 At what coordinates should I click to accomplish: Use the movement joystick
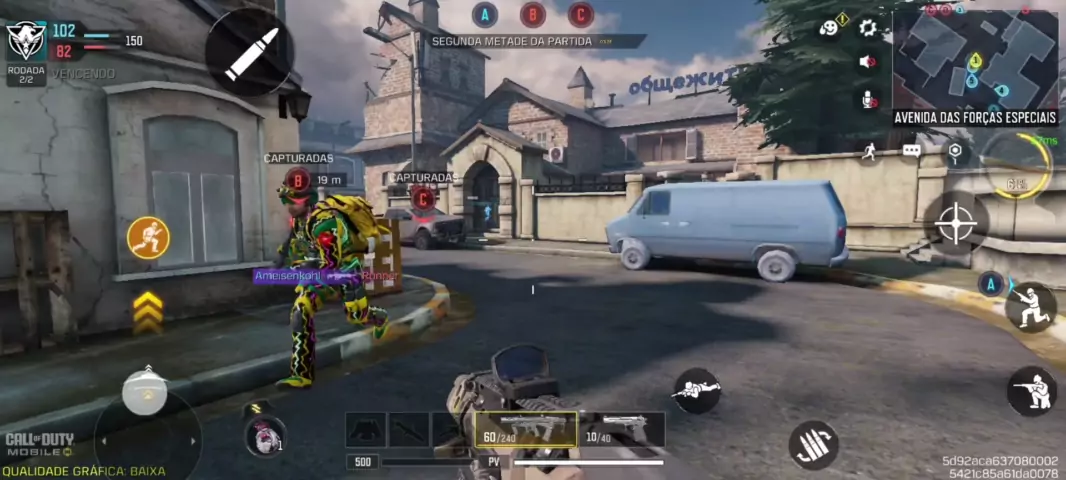click(x=146, y=394)
